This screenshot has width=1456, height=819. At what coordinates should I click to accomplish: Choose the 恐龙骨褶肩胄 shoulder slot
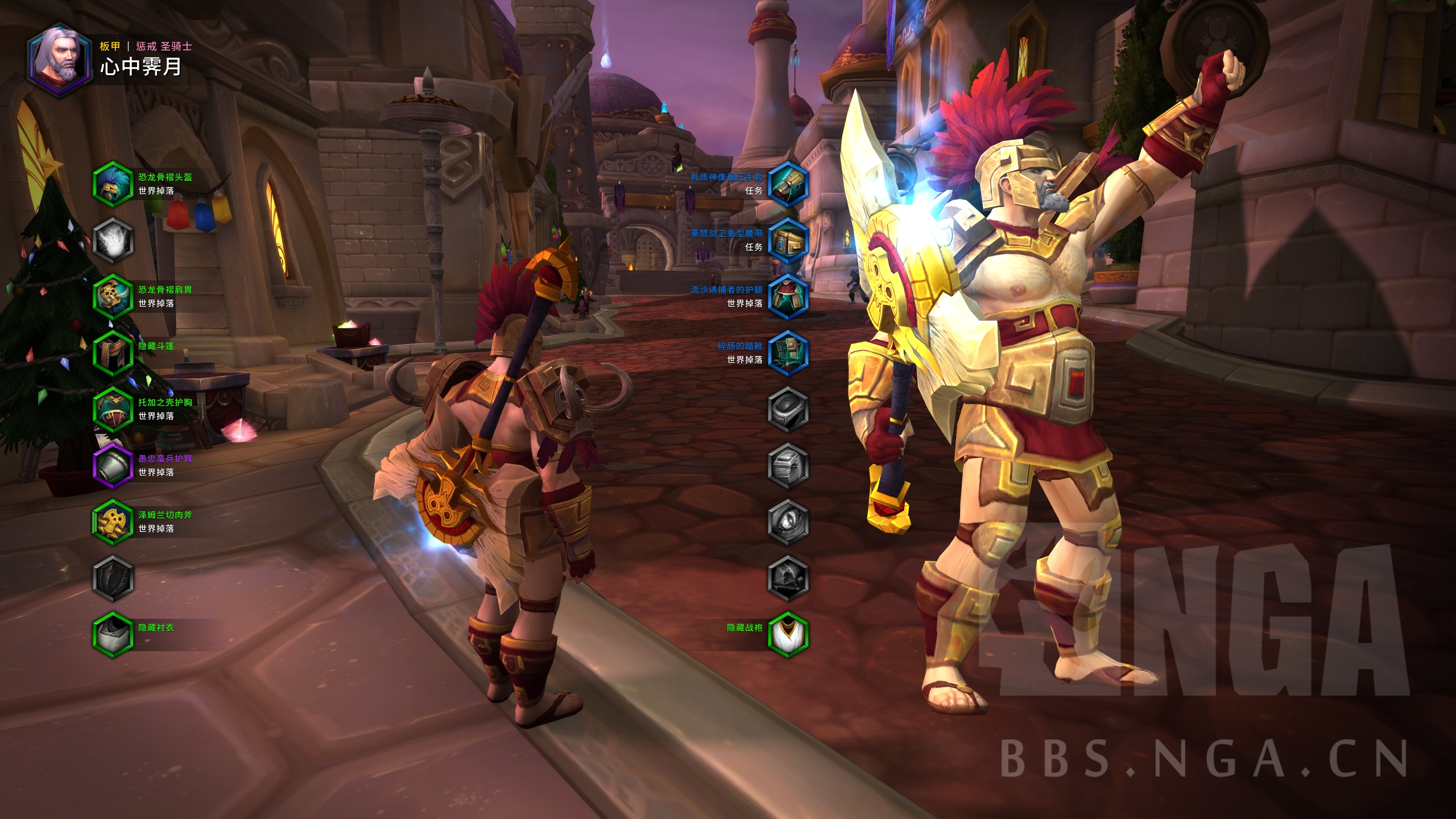point(113,296)
